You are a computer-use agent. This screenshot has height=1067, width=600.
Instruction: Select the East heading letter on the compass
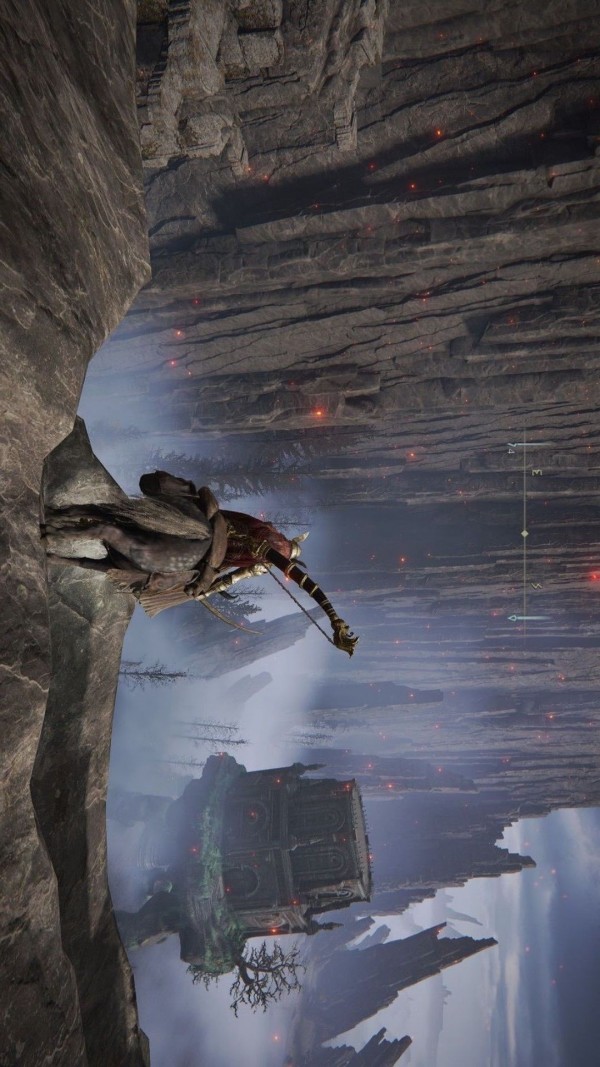[537, 472]
